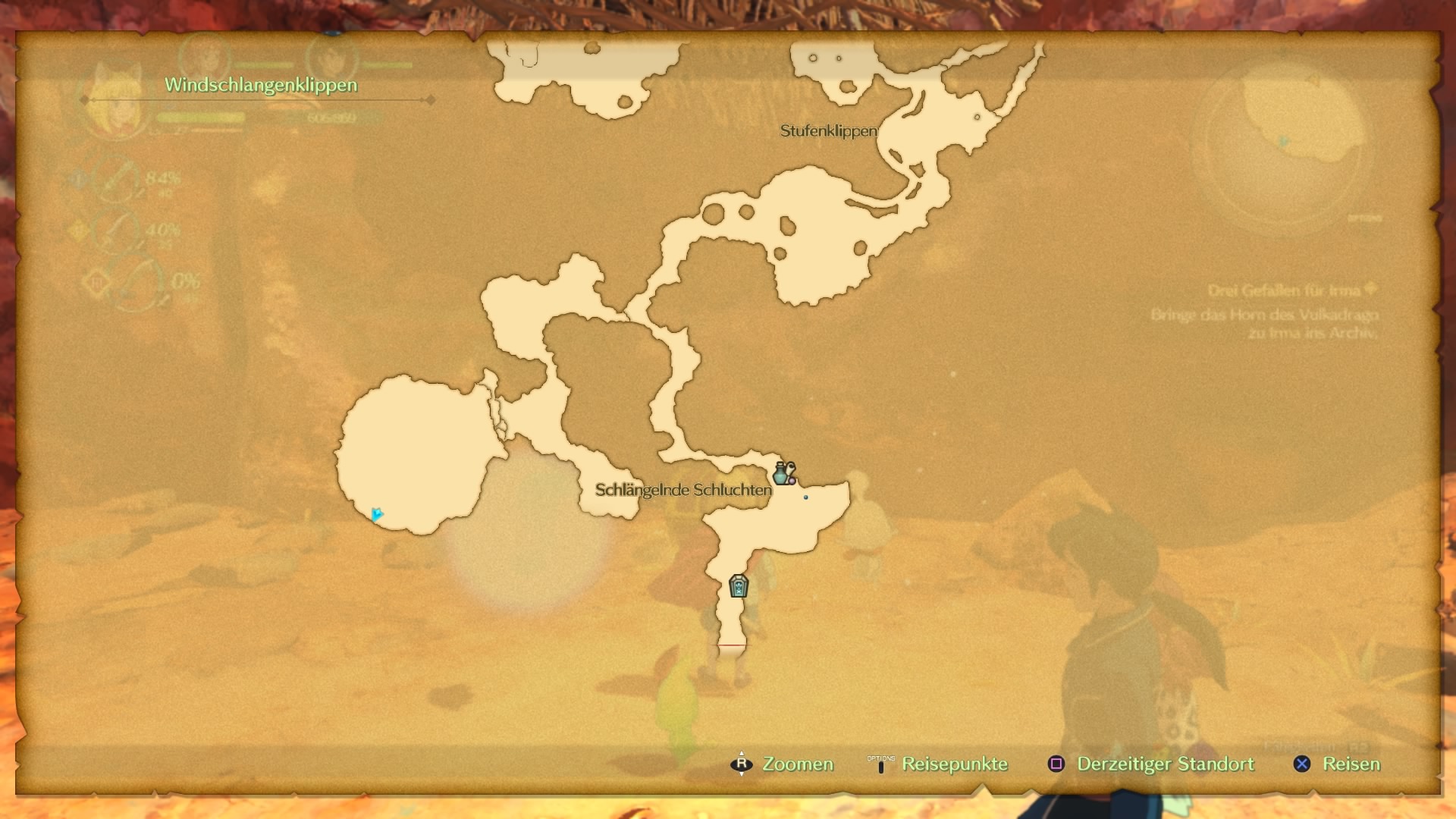Screen dimensions: 1456x819
Task: Click the small blue dot map marker
Action: pos(805,497)
